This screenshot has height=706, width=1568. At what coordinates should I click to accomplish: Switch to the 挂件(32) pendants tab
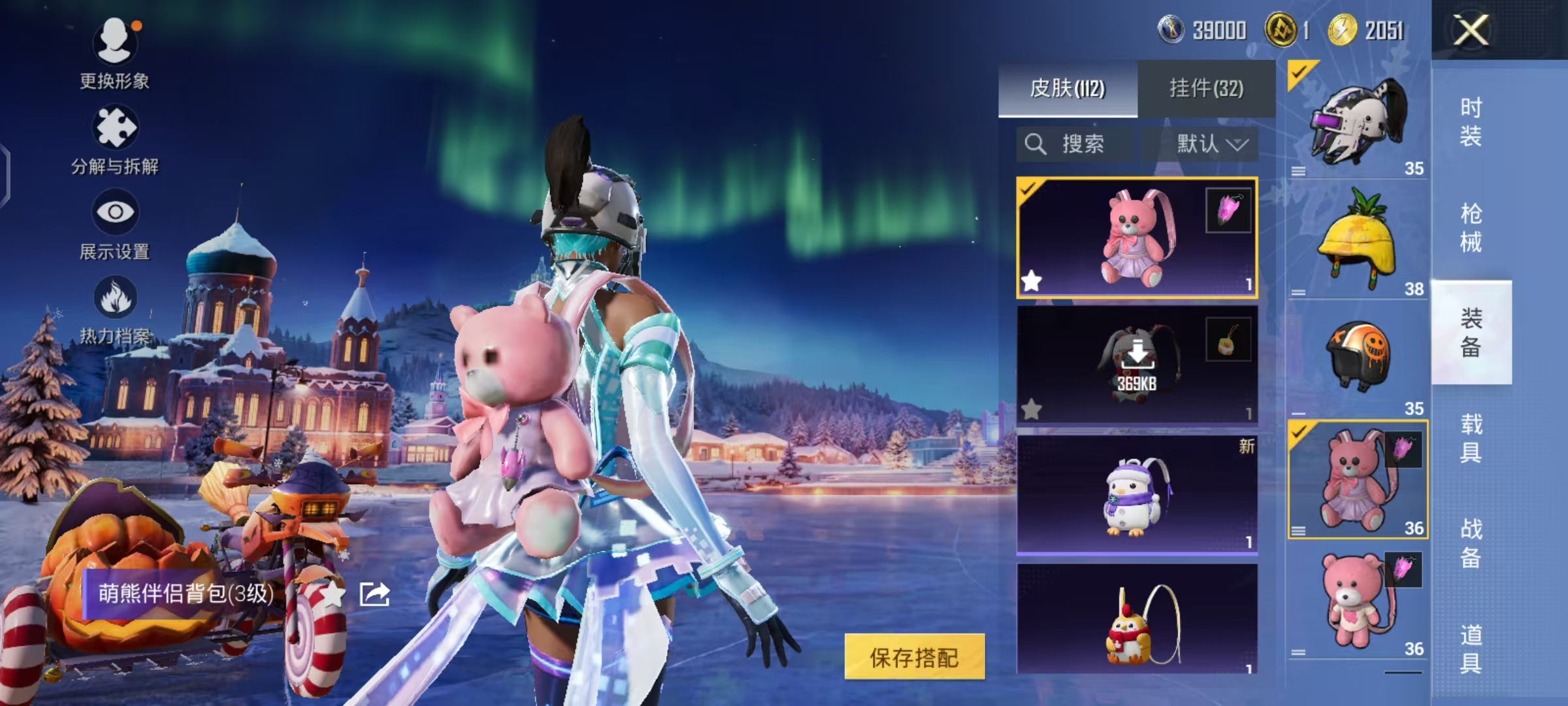pyautogui.click(x=1205, y=88)
